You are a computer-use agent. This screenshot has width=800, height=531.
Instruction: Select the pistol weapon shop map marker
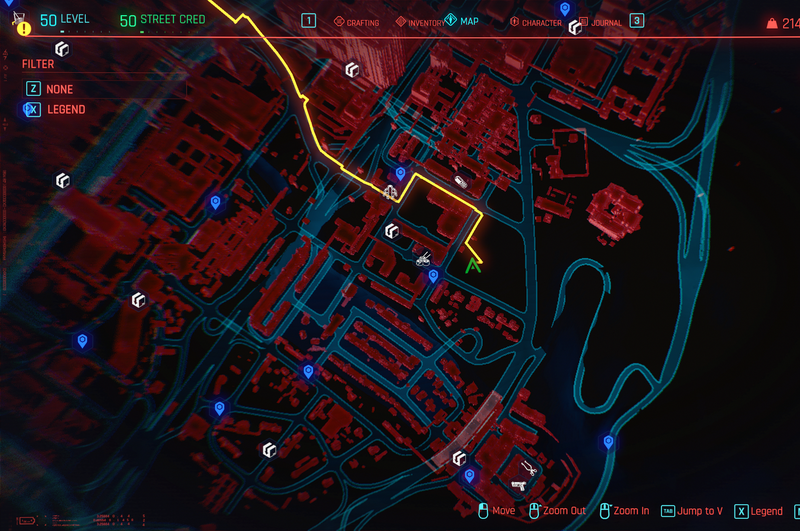pyautogui.click(x=518, y=485)
